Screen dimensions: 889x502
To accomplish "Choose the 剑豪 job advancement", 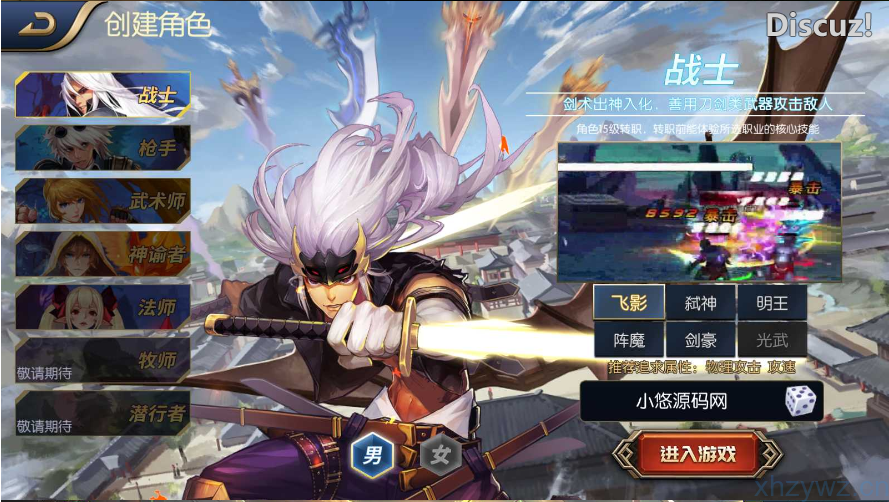I will (x=700, y=340).
